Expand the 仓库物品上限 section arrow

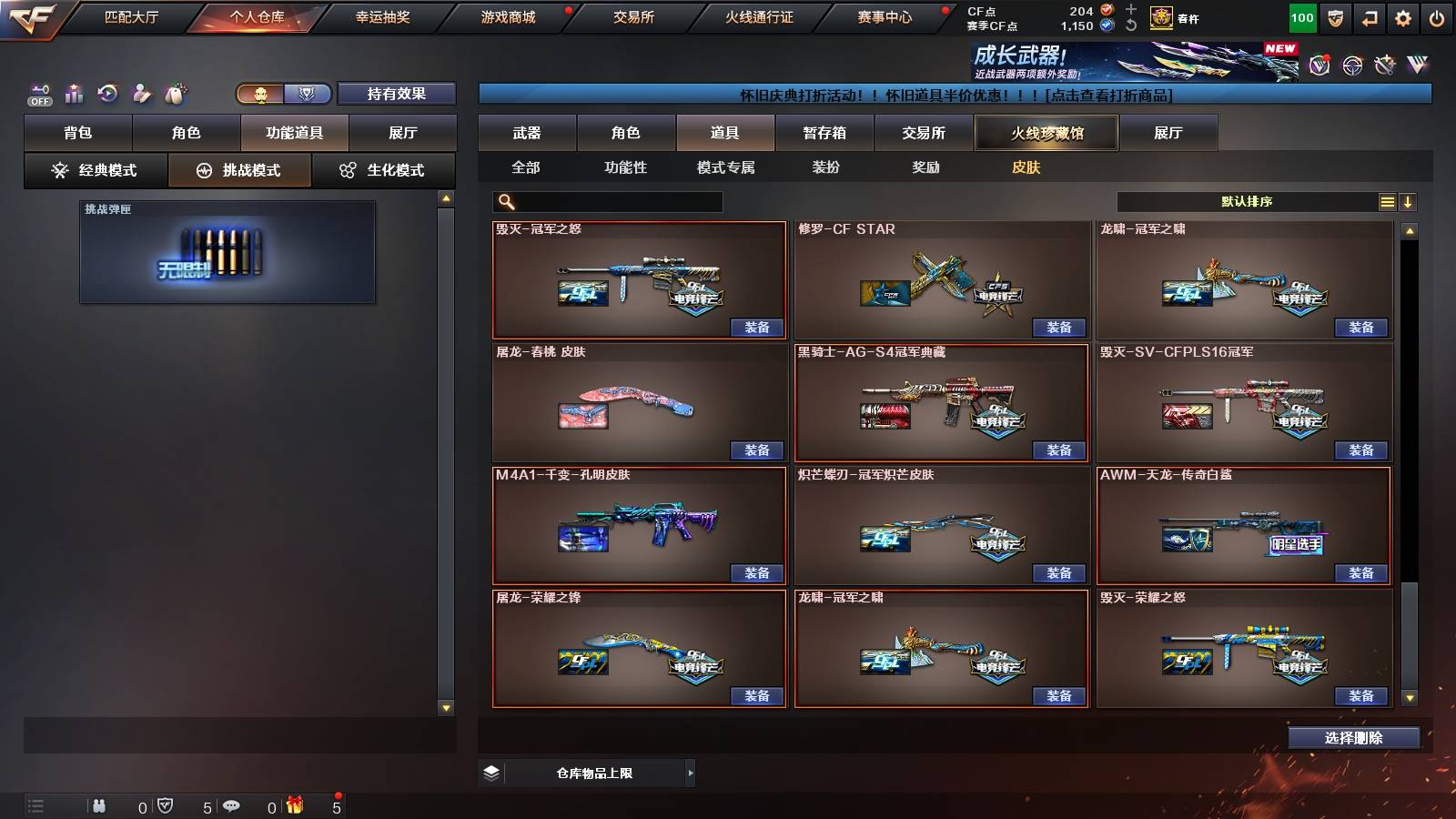coord(691,773)
